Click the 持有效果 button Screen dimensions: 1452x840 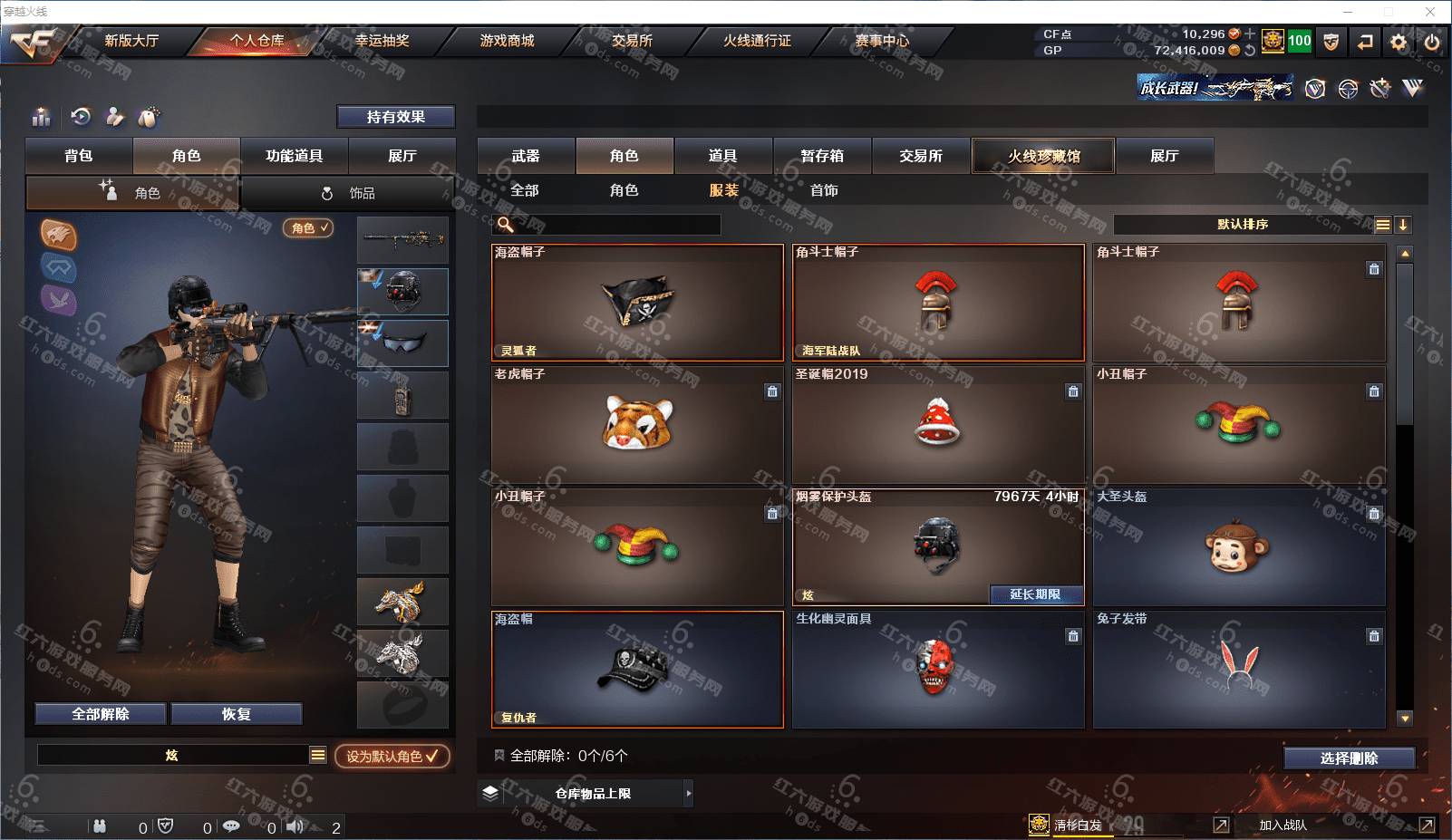tap(395, 117)
